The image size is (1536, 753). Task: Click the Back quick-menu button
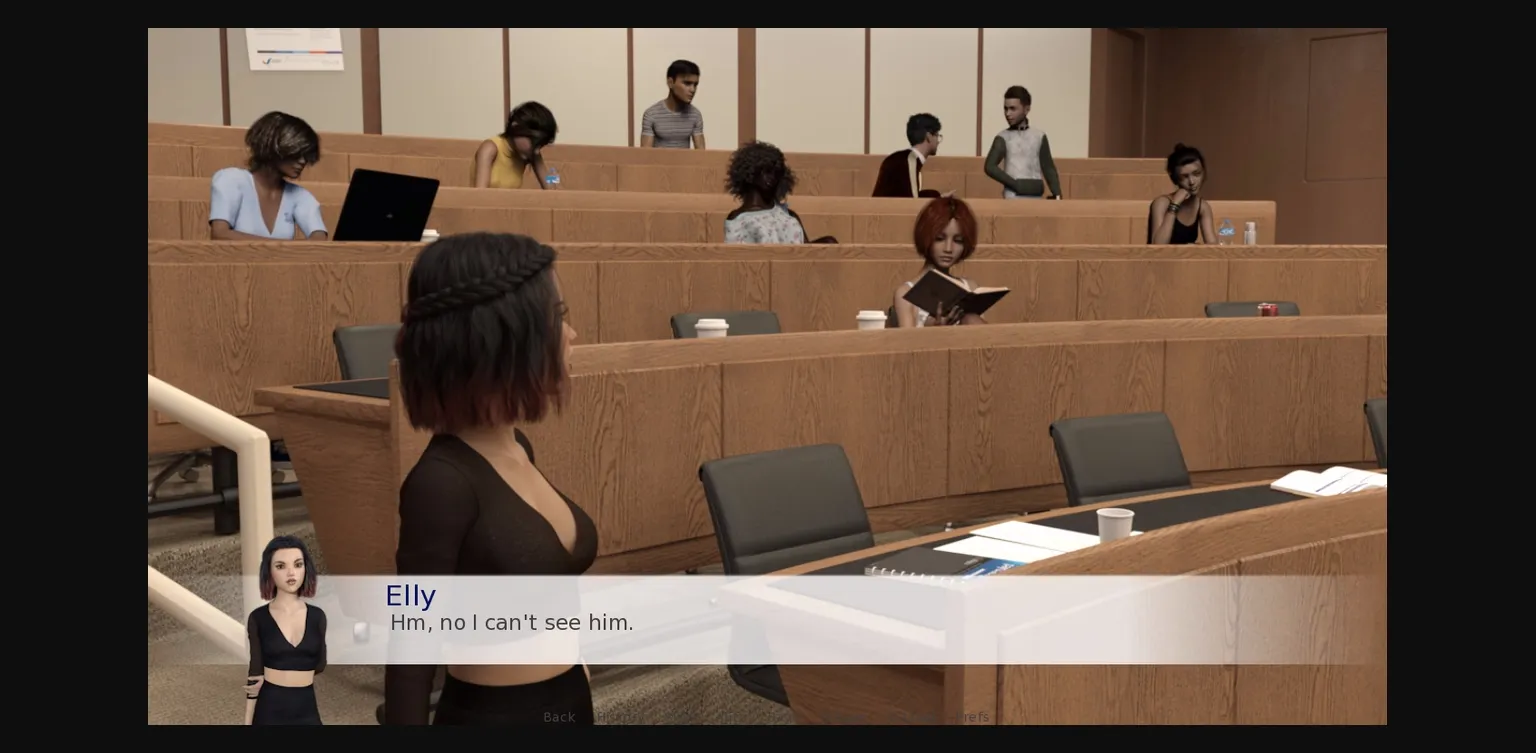(559, 717)
